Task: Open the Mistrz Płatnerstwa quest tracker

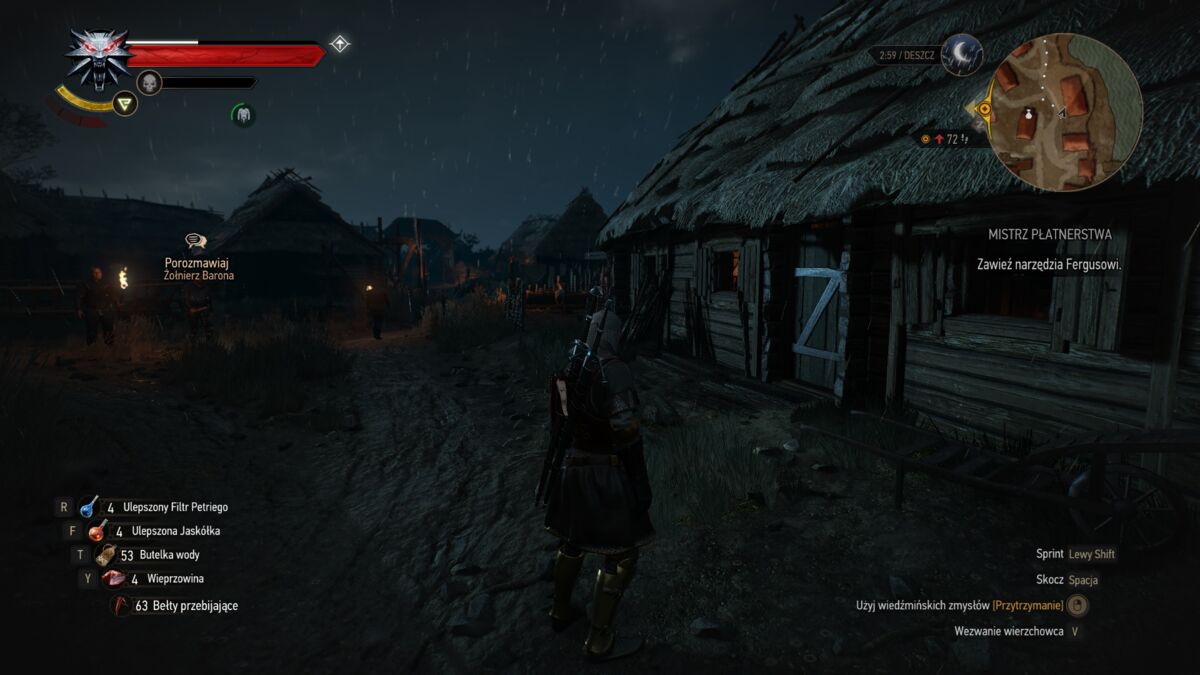Action: click(1049, 235)
